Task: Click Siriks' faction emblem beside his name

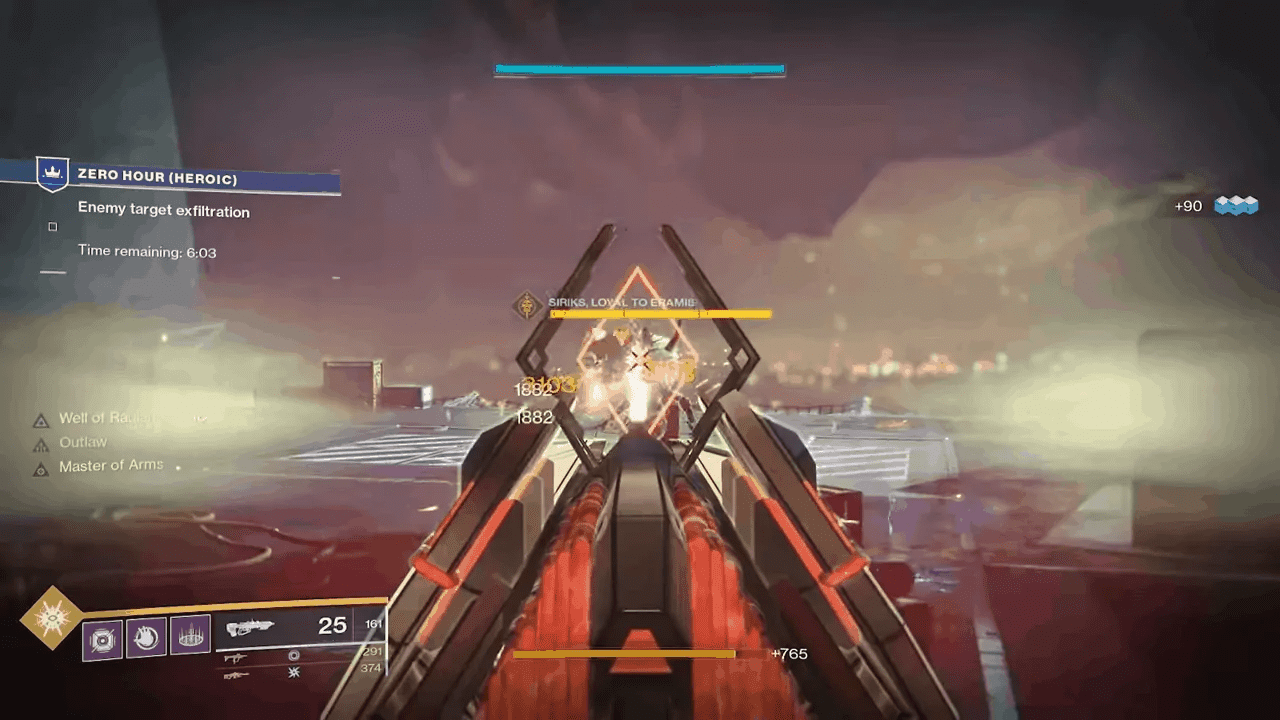Action: (x=527, y=304)
